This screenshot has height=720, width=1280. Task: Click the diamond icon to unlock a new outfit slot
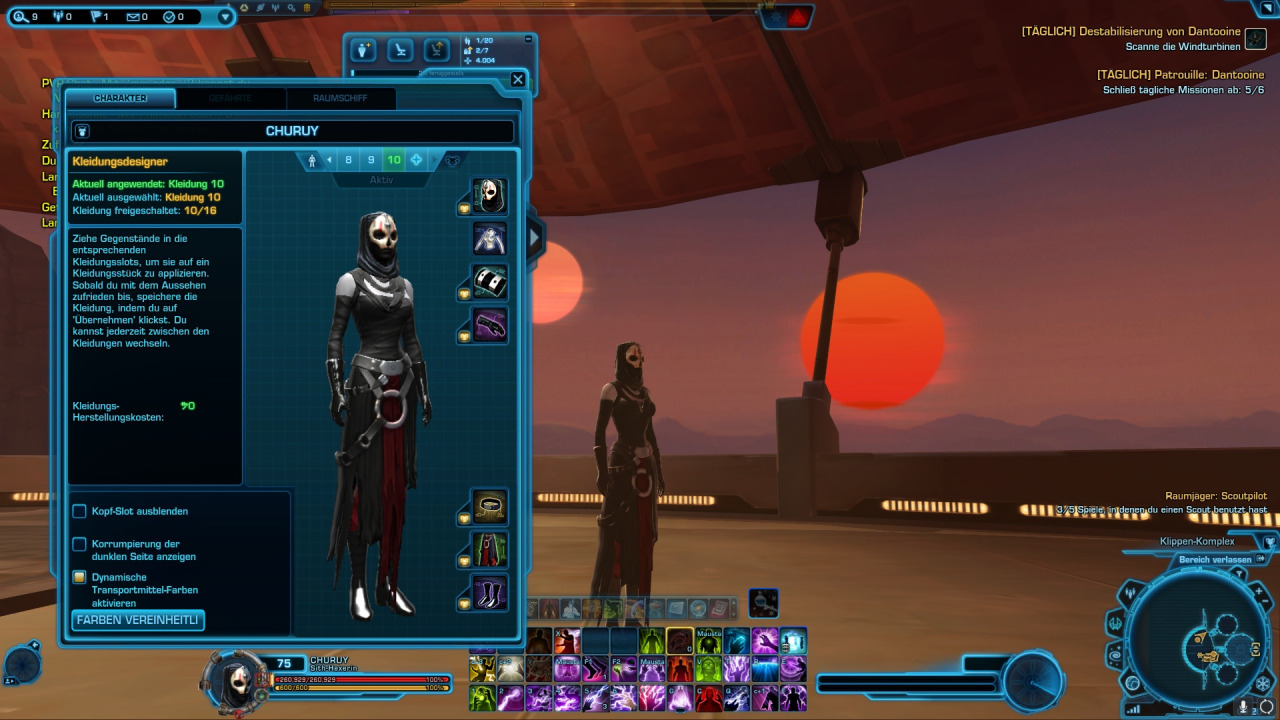417,160
